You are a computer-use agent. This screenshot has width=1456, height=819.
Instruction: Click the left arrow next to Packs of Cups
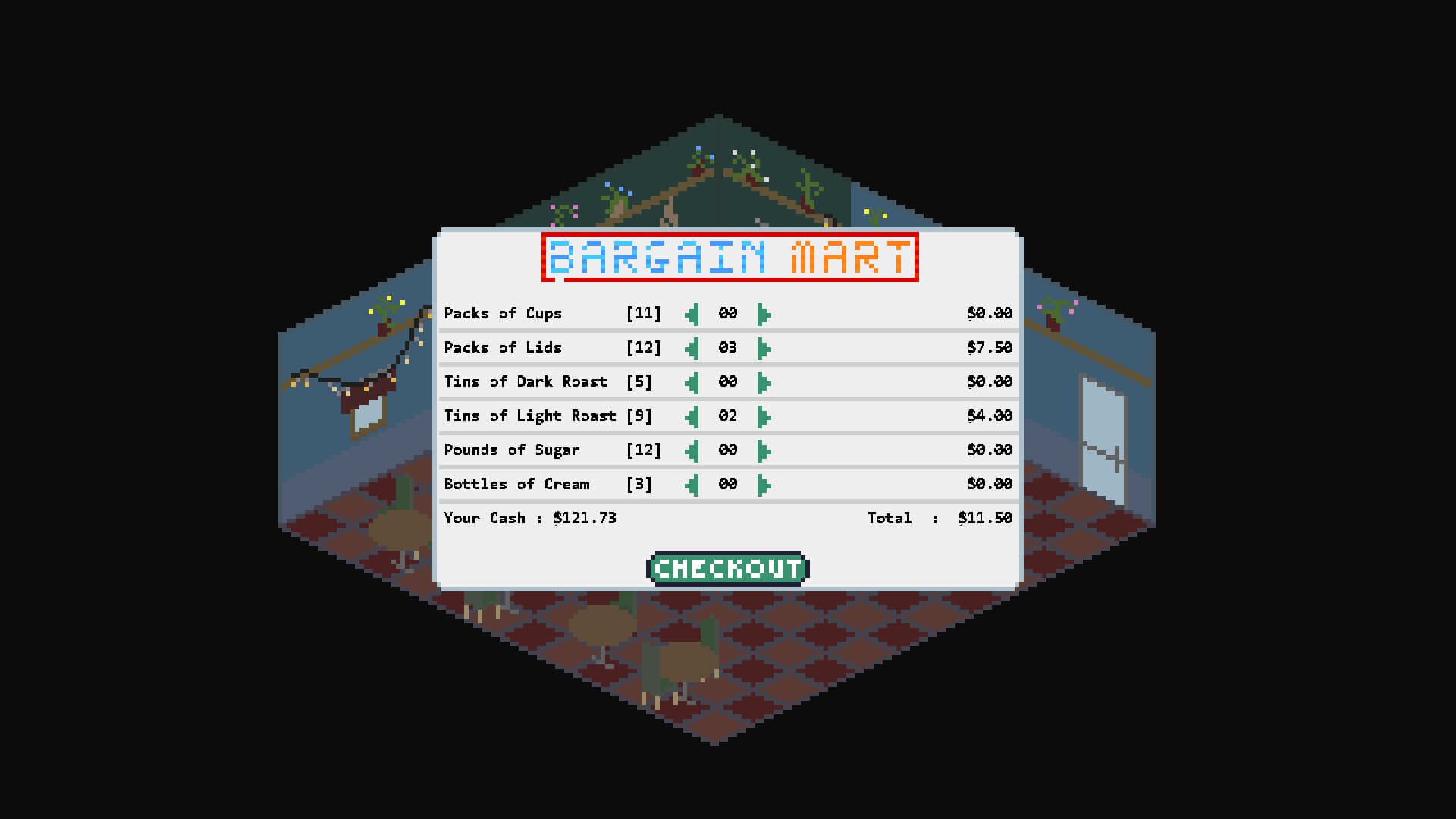[692, 313]
